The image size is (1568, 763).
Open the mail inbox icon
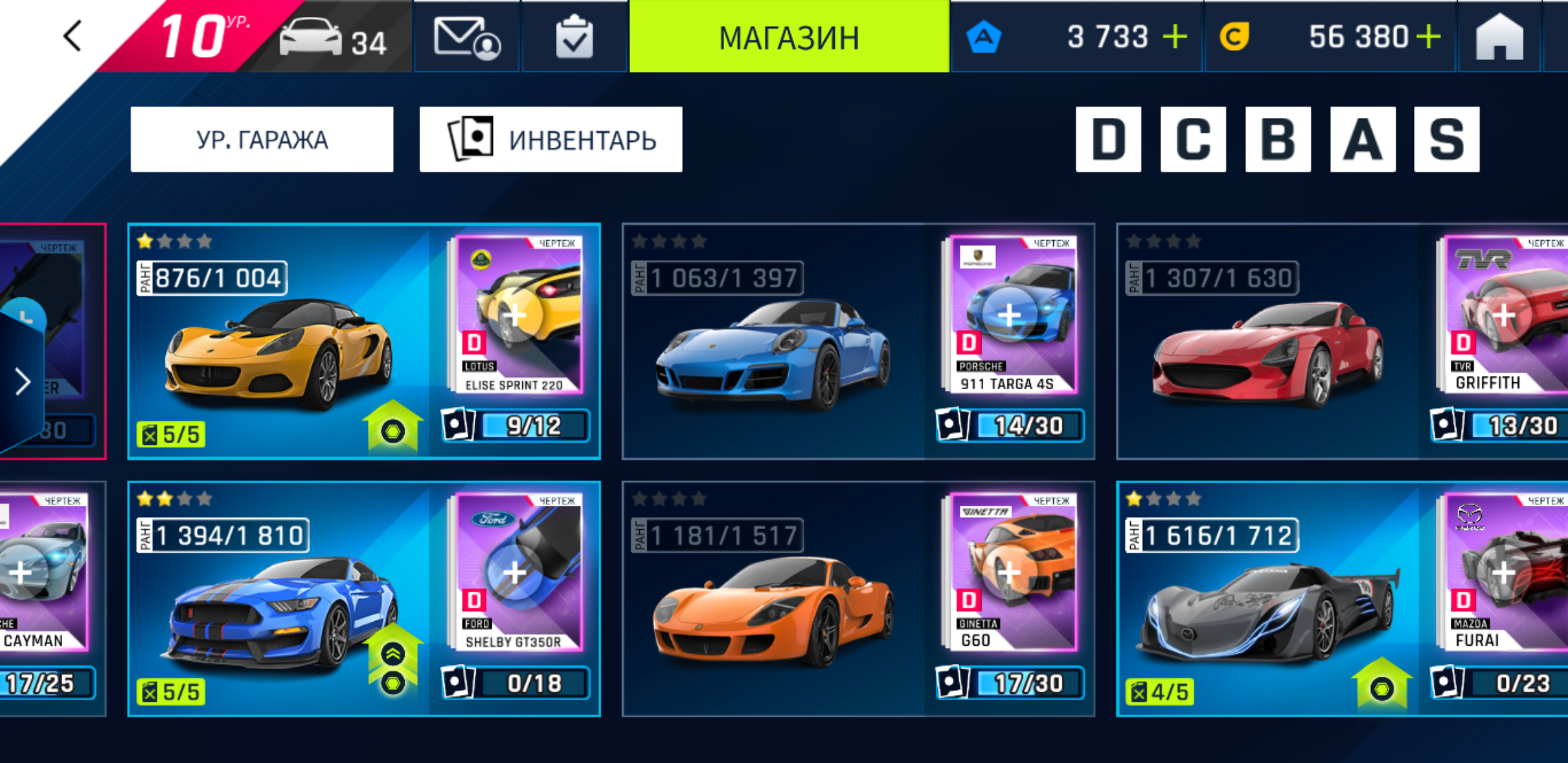[x=466, y=37]
